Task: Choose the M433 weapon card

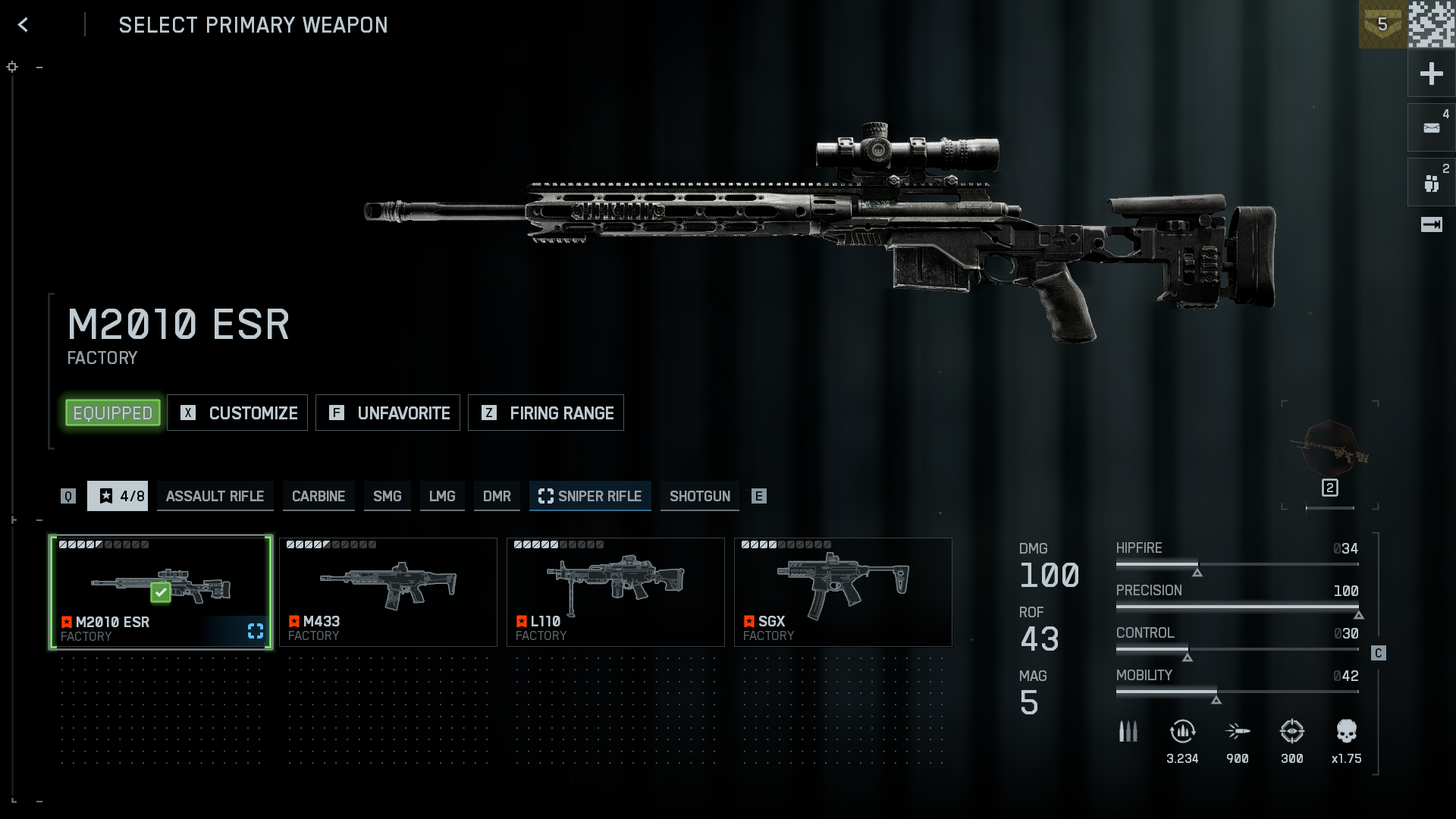Action: (x=388, y=592)
